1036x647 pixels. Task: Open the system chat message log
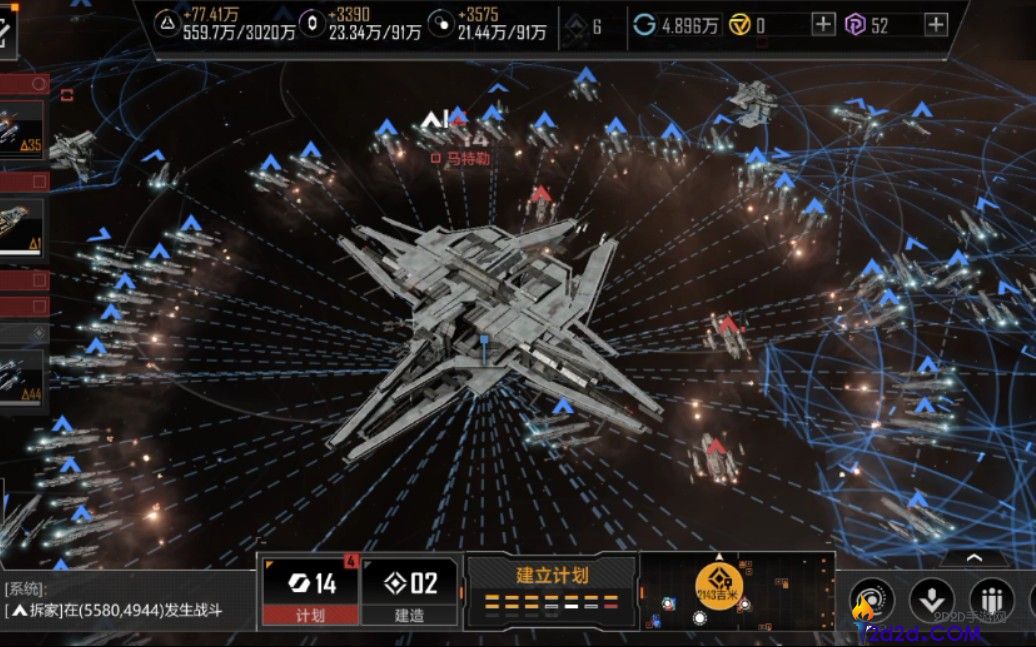[x=120, y=600]
